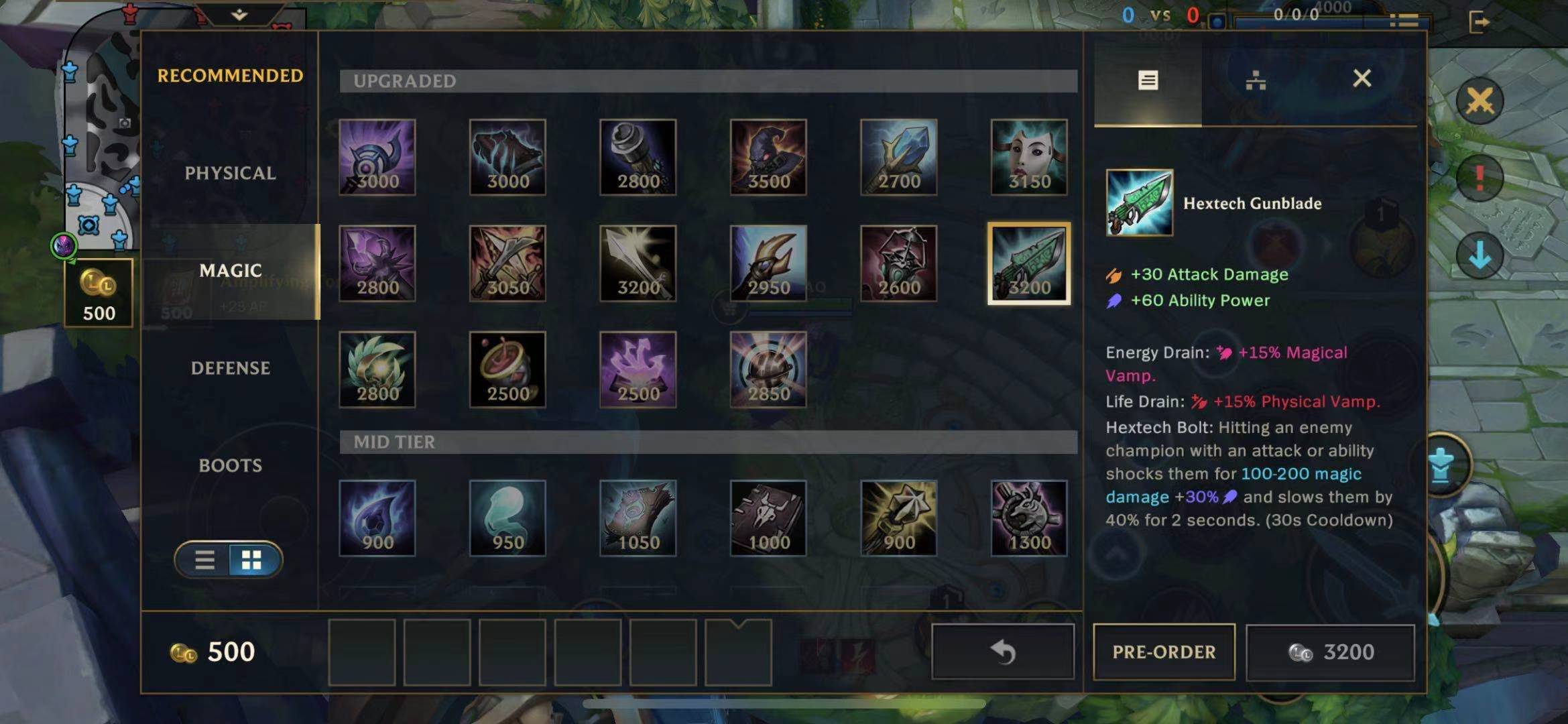Close the item detail panel
Screen dimensions: 1568x724
coord(1362,78)
